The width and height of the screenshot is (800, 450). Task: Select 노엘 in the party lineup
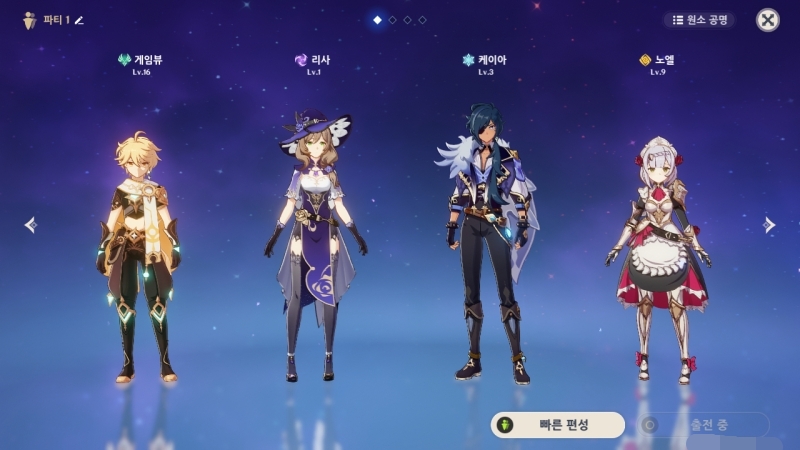(x=657, y=255)
